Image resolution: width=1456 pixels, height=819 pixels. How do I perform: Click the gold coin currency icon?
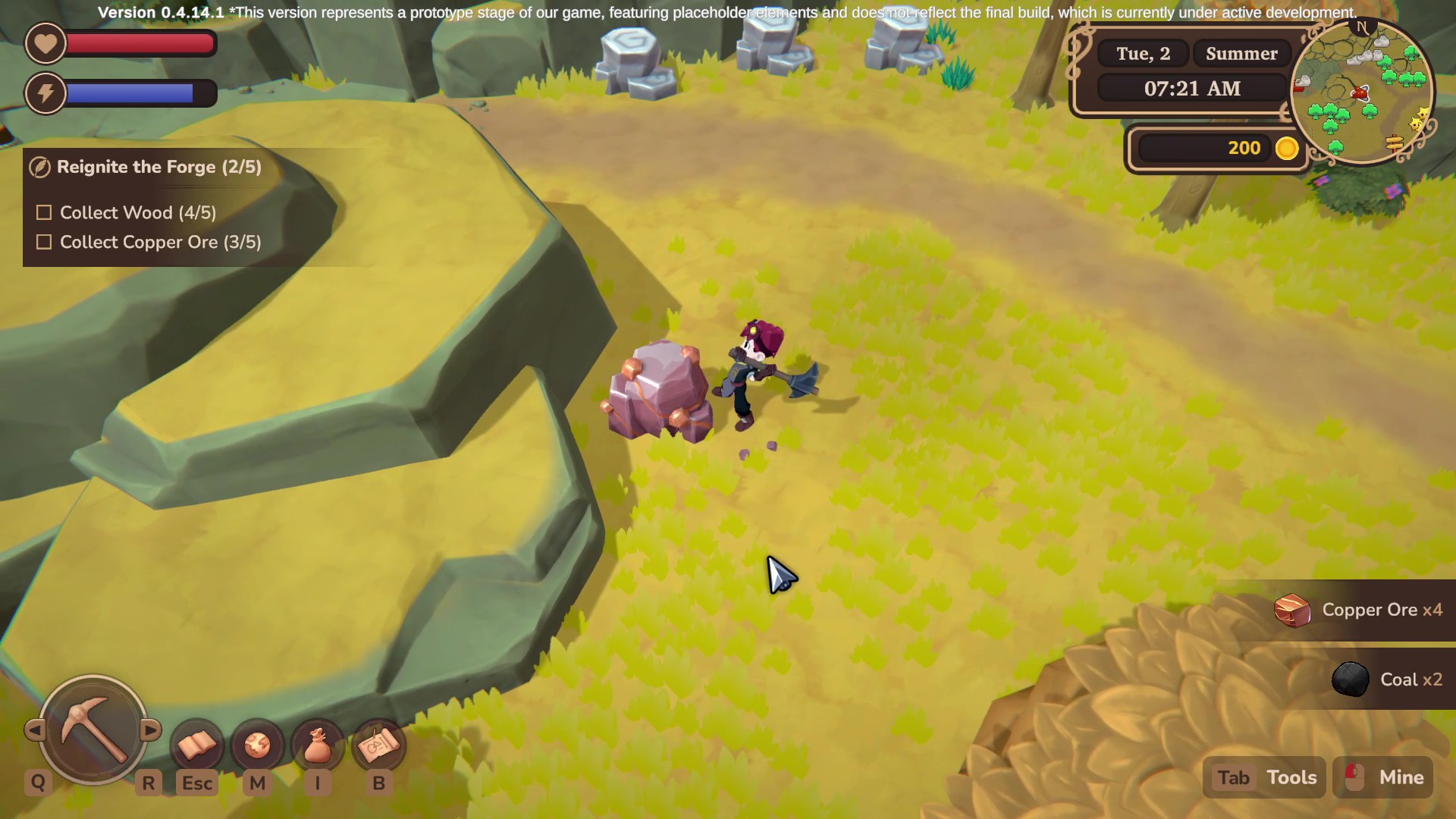(x=1287, y=149)
